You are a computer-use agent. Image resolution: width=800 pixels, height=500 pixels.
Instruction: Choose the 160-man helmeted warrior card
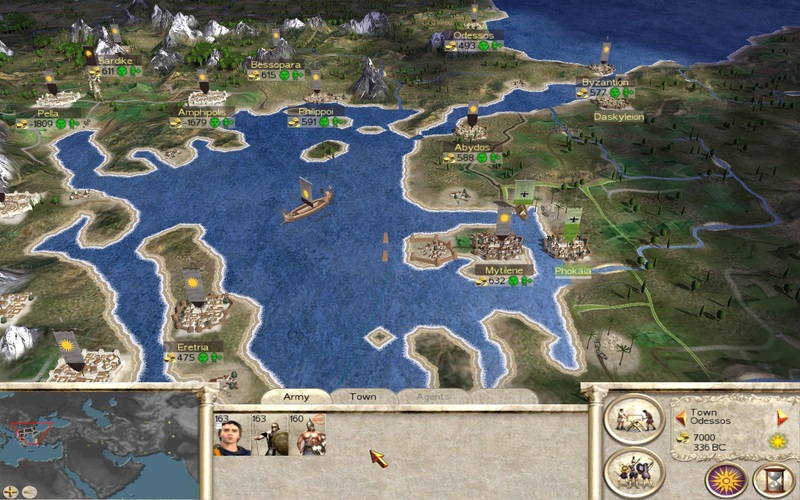point(305,435)
